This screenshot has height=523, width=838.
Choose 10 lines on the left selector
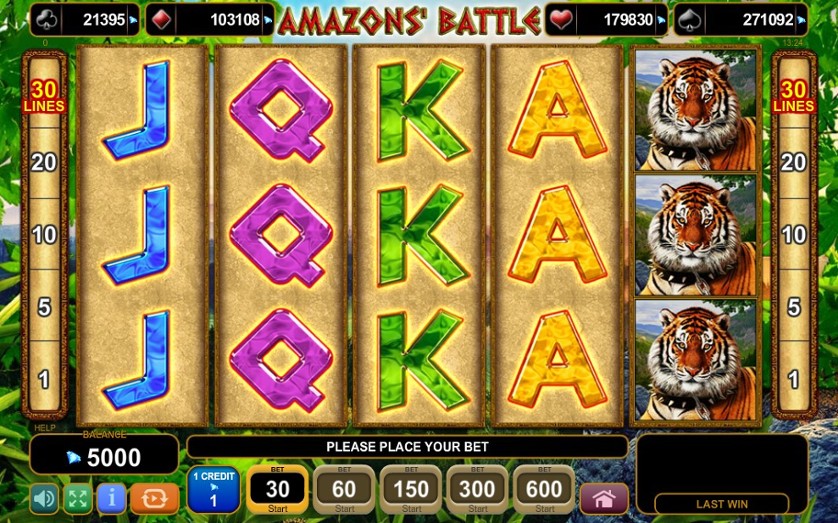coord(44,235)
